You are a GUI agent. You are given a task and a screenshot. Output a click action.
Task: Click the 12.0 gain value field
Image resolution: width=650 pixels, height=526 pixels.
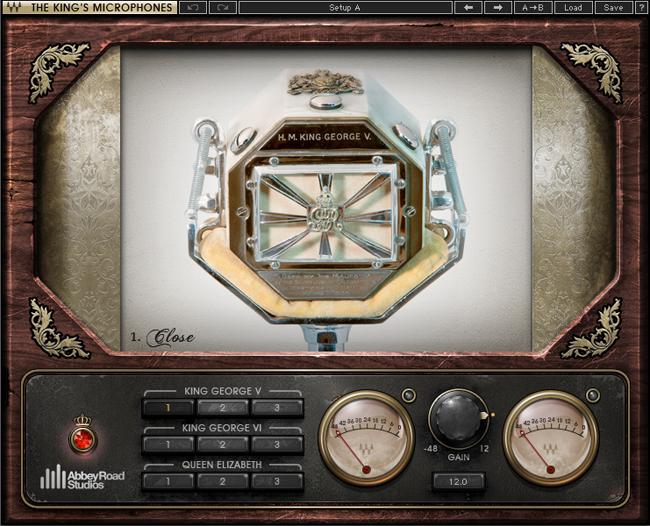point(458,482)
